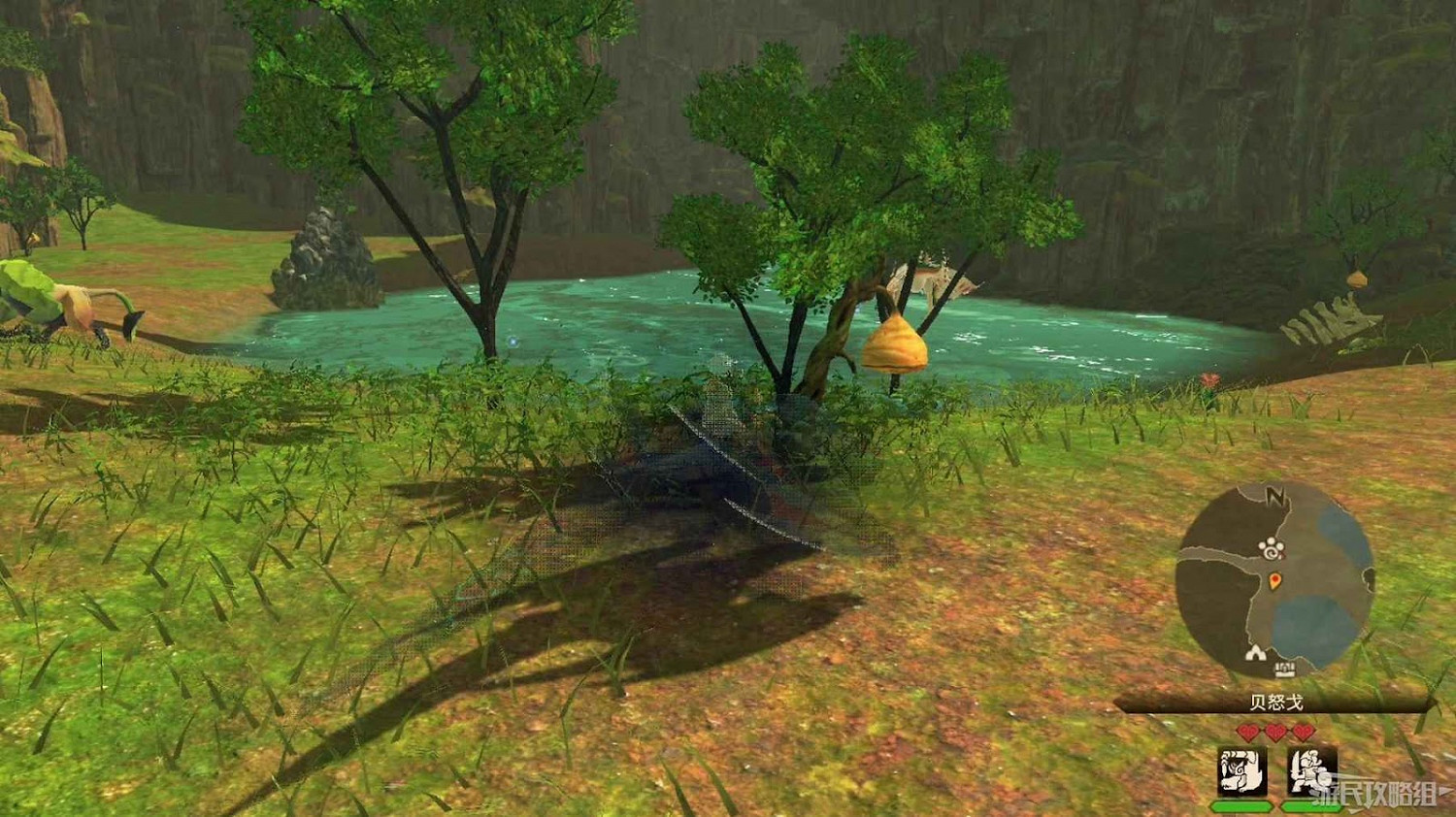Click the green bar beneath the rider portrait
Viewport: 1456px width, 817px height.
click(1315, 807)
